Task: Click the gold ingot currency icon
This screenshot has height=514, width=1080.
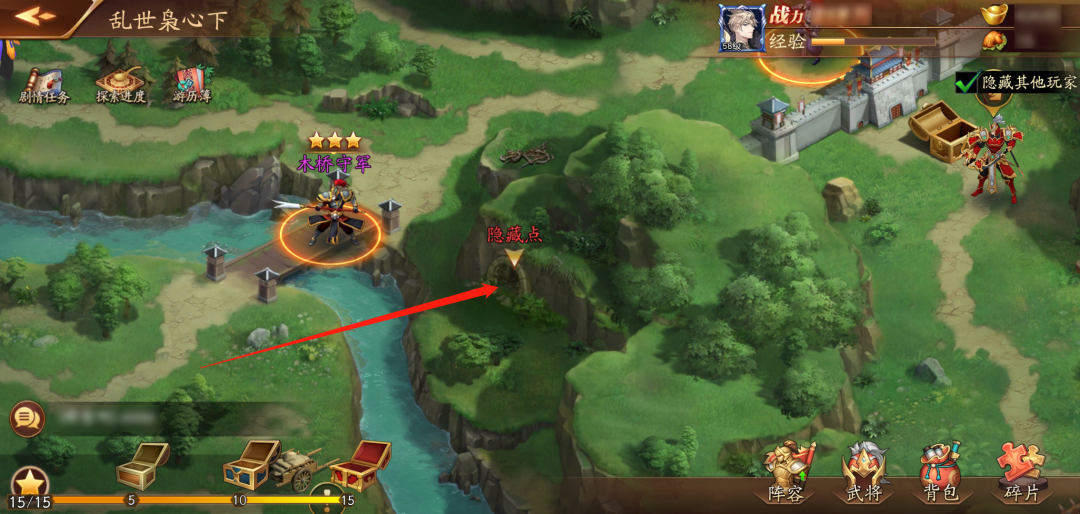Action: tap(994, 15)
